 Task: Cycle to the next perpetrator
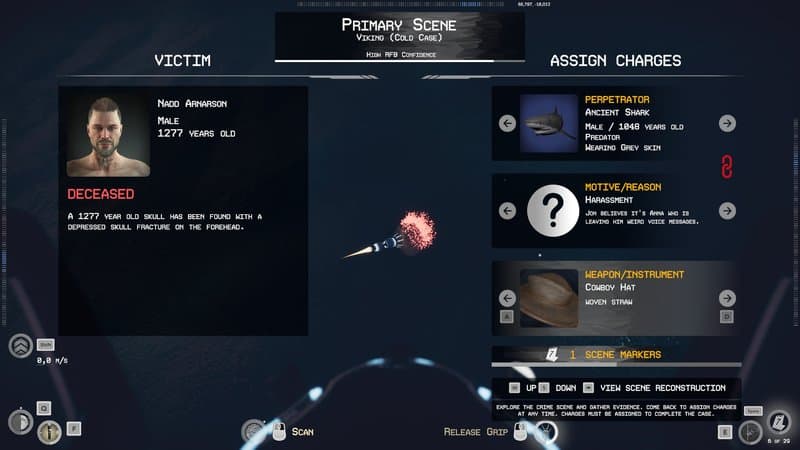coord(727,123)
